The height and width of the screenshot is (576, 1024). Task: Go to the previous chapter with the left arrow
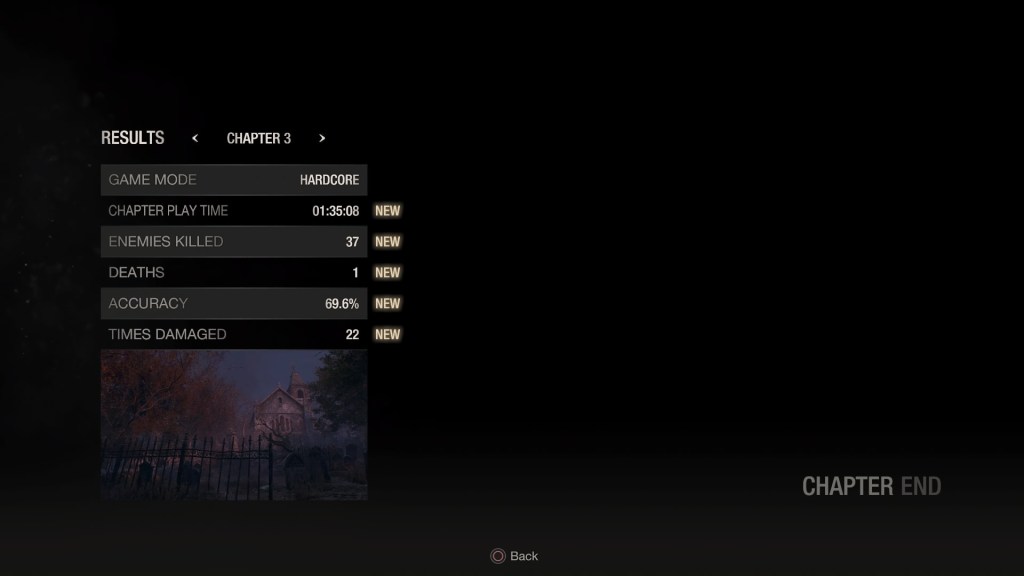point(195,139)
